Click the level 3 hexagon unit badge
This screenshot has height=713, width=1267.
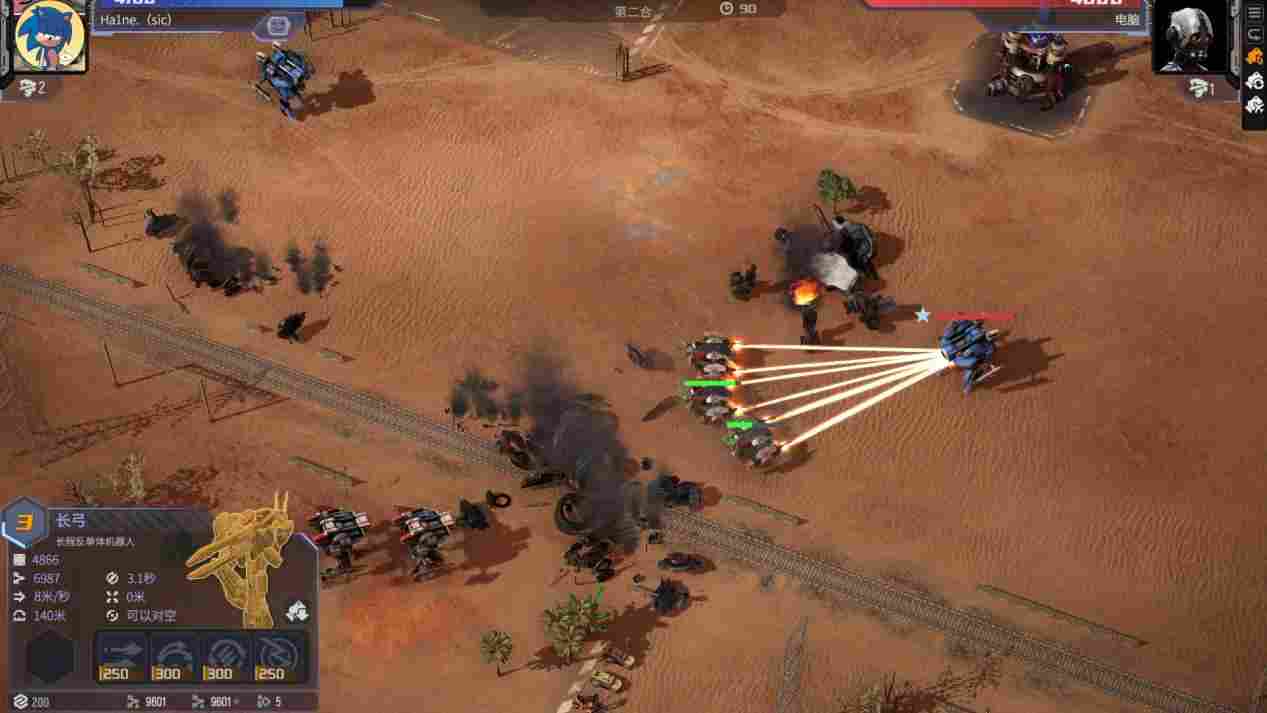(x=24, y=523)
